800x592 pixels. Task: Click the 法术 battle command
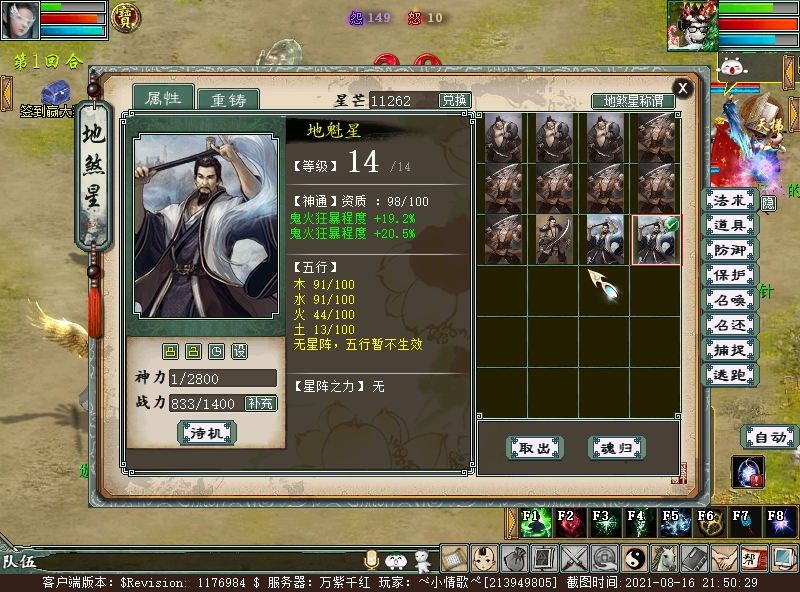pyautogui.click(x=730, y=201)
